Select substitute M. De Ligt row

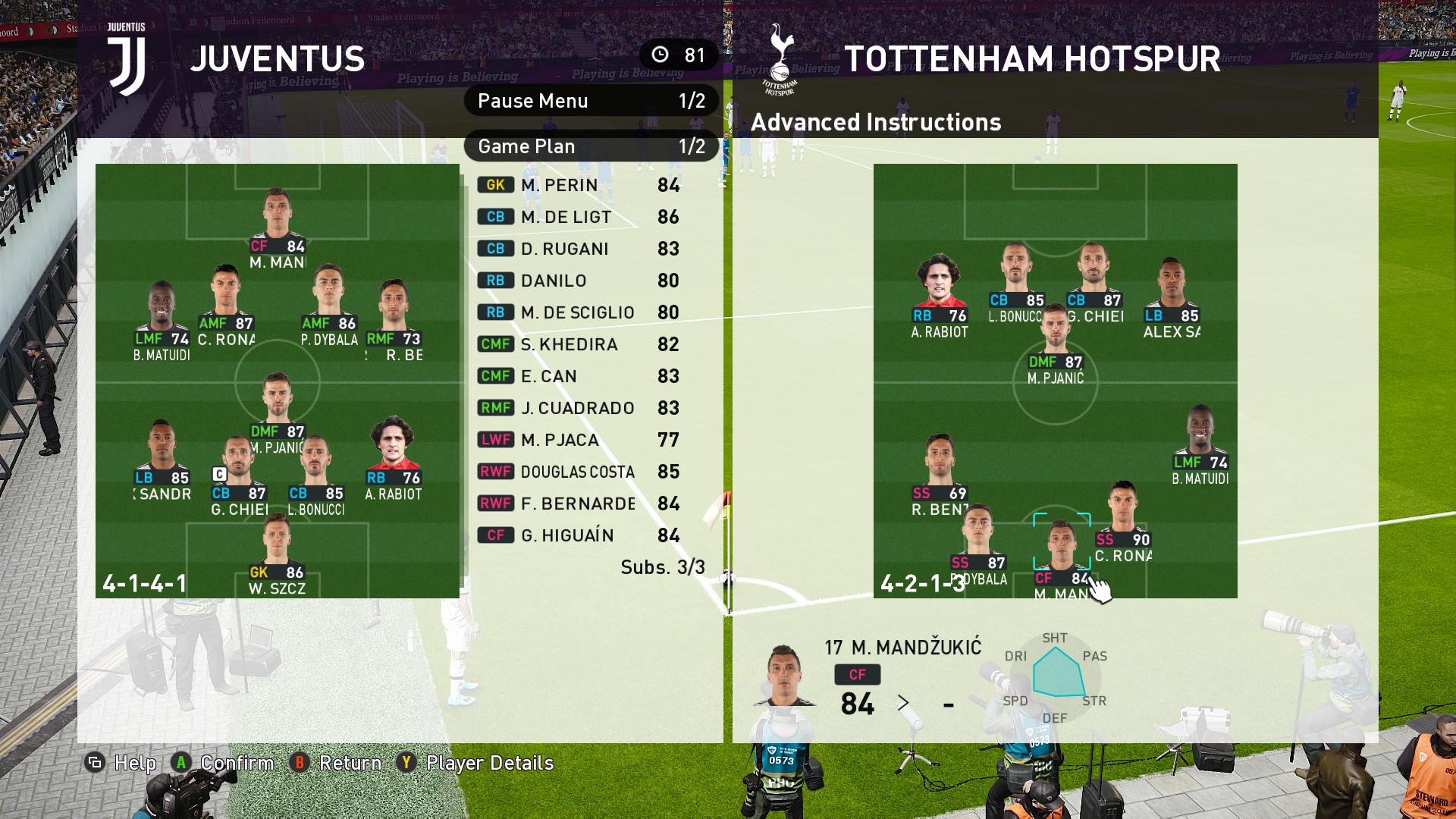click(578, 217)
